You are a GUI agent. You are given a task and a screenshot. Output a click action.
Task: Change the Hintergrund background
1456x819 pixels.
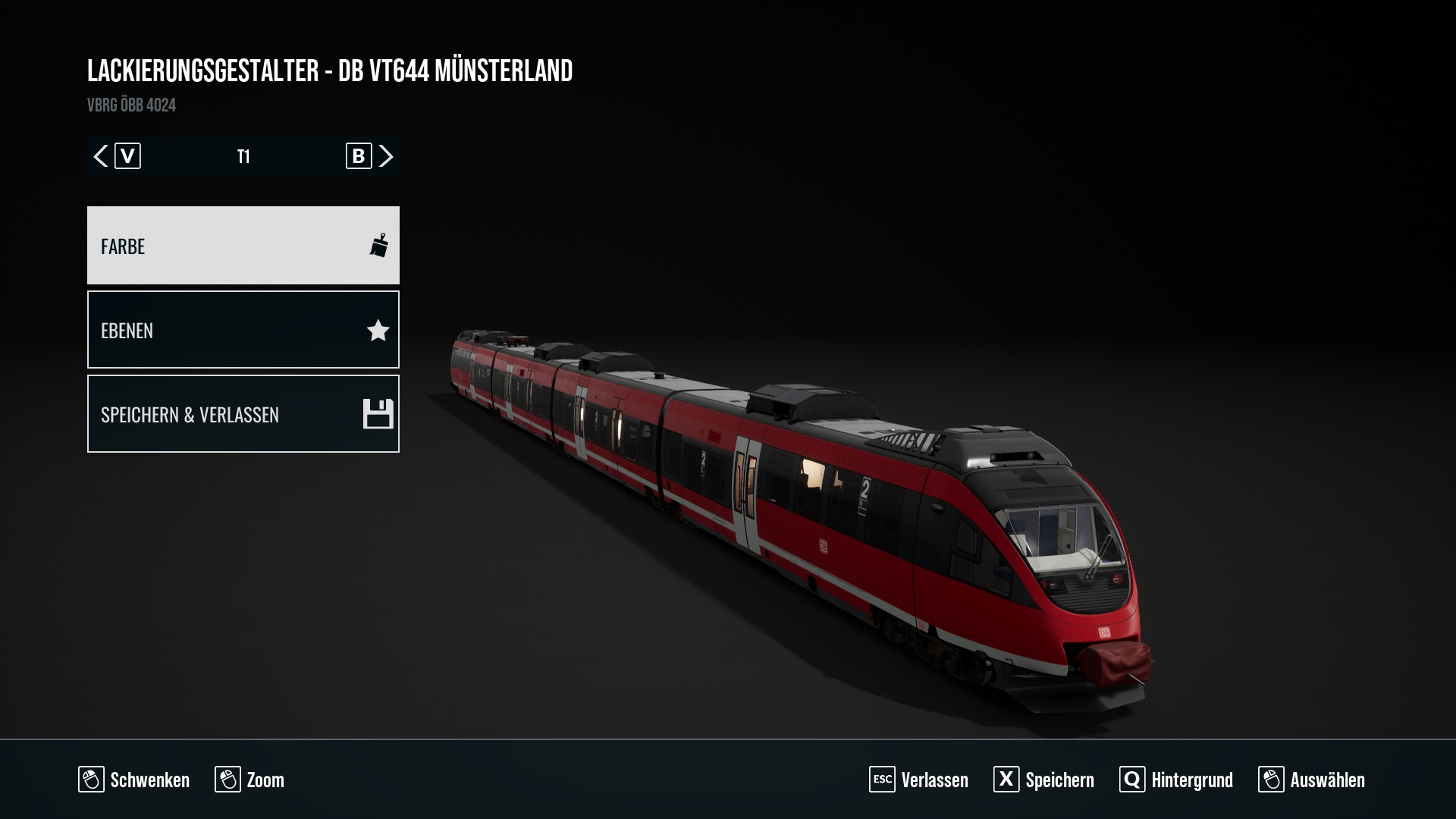tap(1176, 780)
